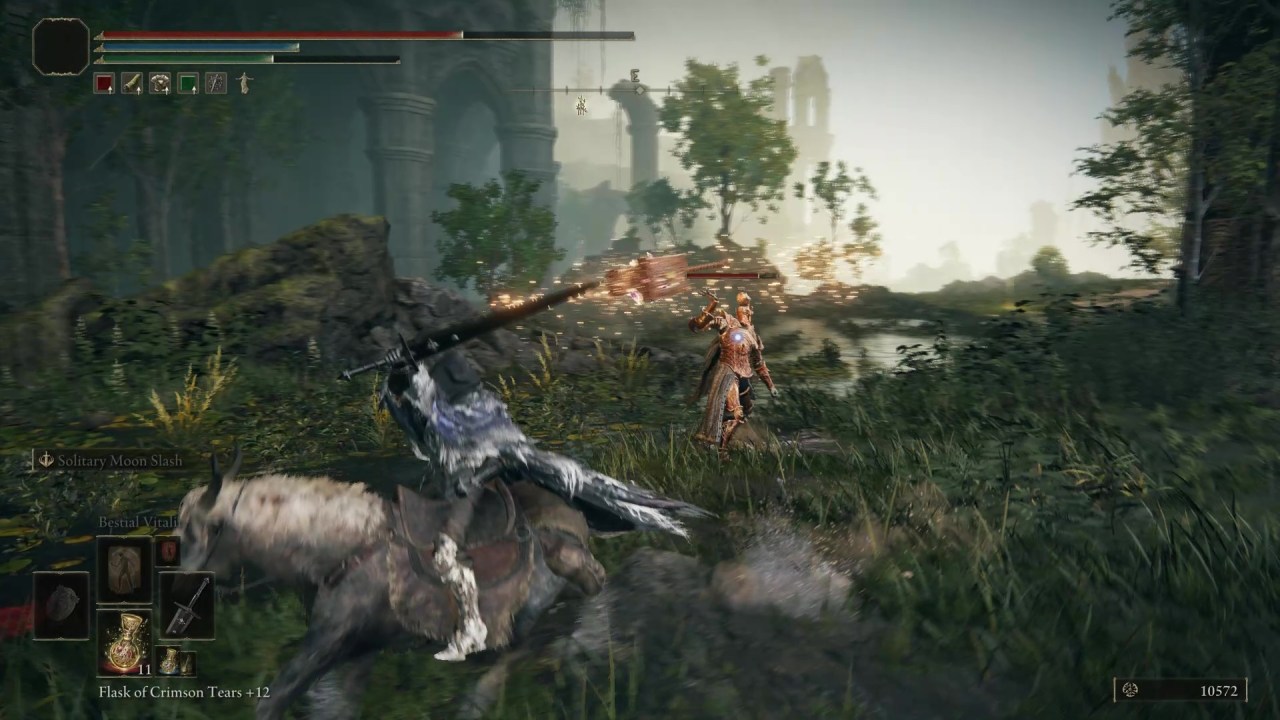Click the green boluses buff icon

tap(187, 83)
